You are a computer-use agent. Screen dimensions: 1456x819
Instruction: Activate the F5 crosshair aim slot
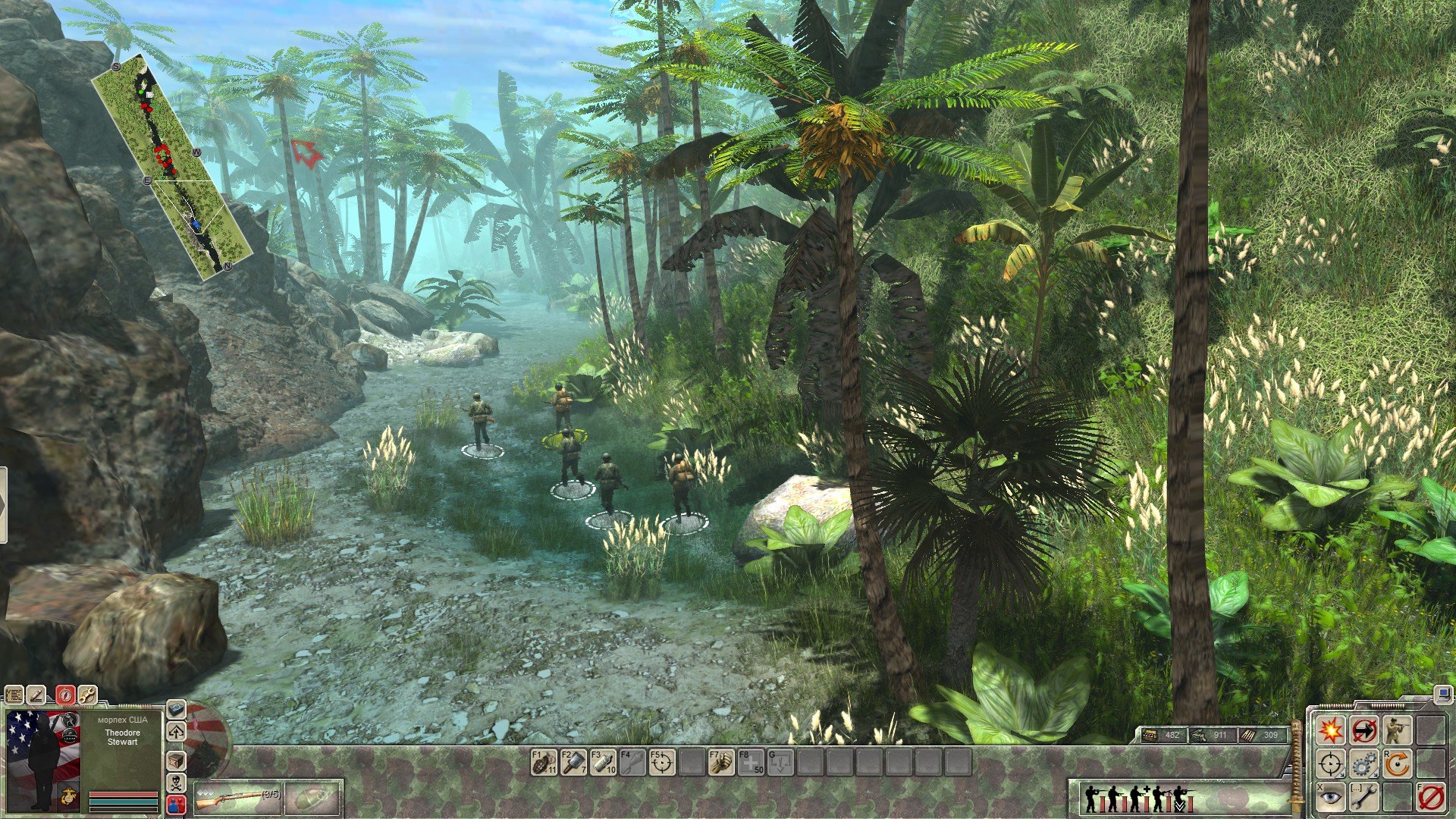662,762
